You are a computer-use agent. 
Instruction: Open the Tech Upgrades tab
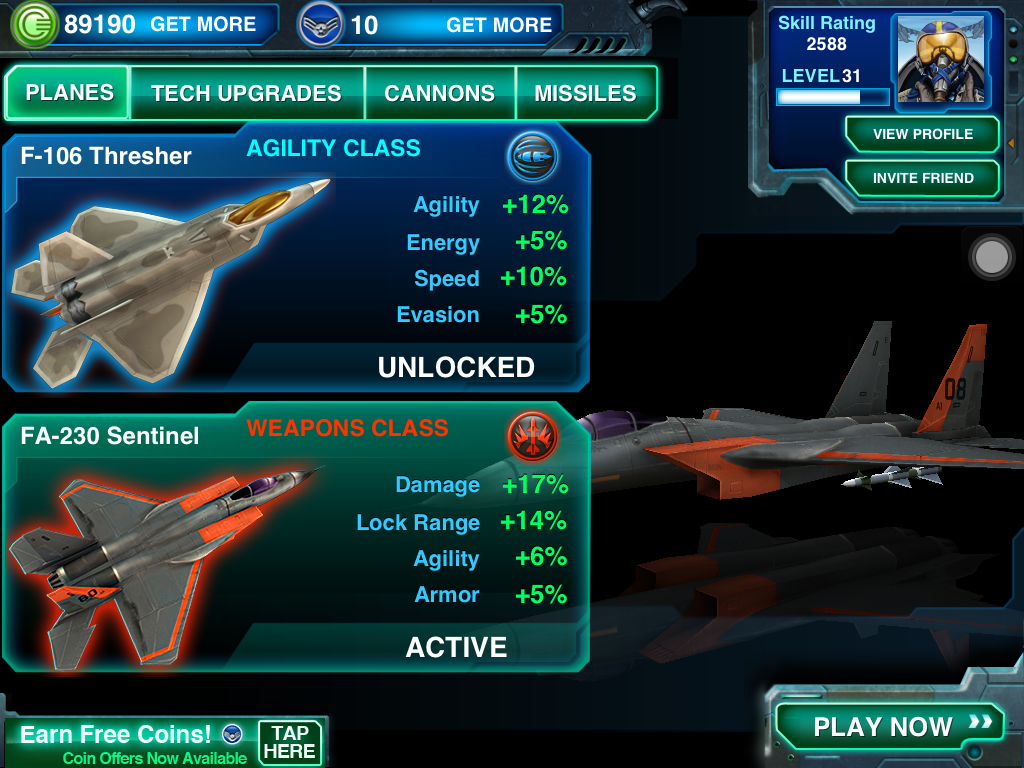tap(246, 94)
